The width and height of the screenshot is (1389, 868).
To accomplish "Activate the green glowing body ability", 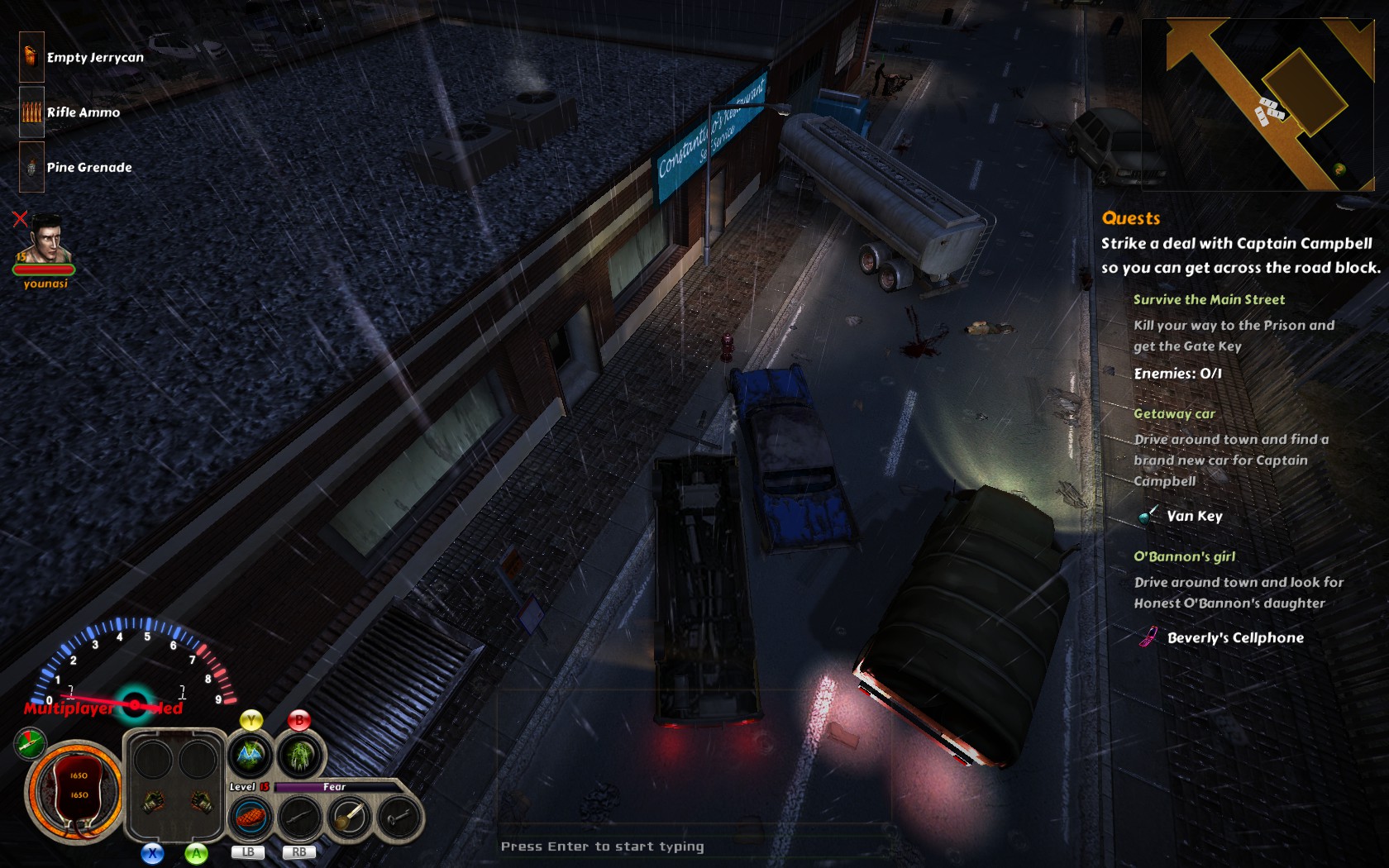I will pyautogui.click(x=300, y=754).
